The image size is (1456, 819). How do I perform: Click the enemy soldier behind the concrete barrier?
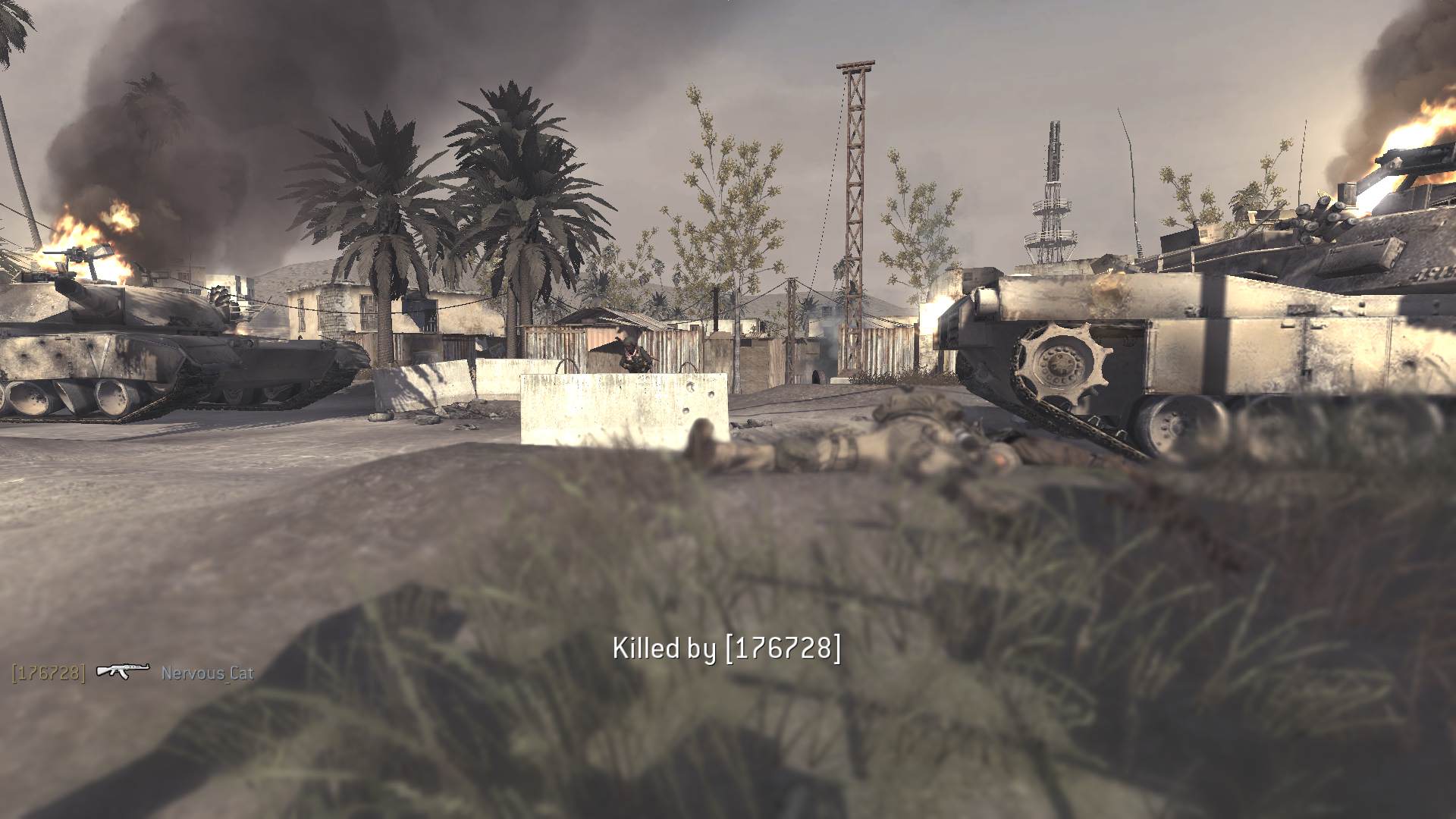tap(632, 356)
